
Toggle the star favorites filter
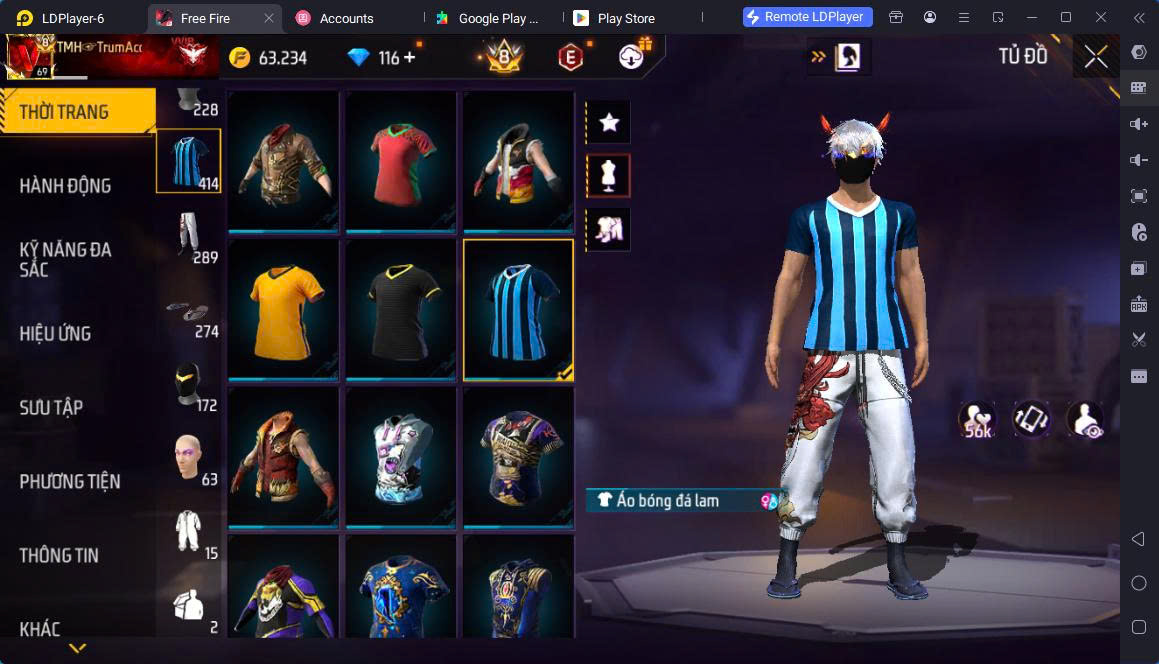point(608,123)
